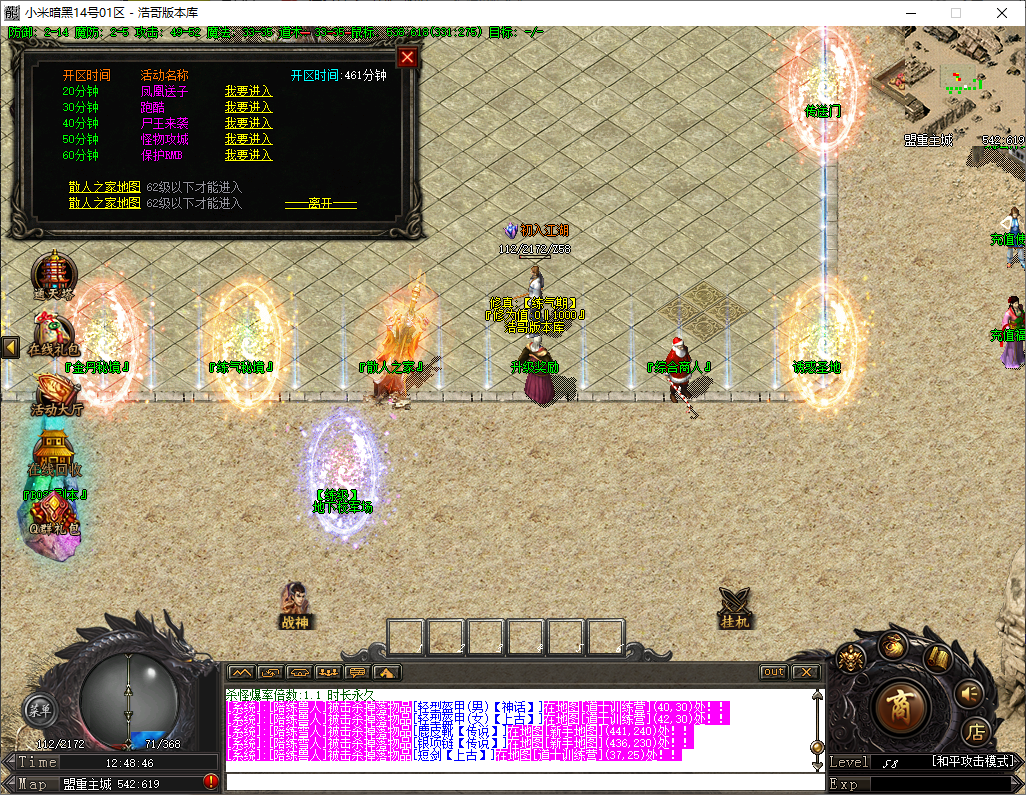Choose the 离开 leave option

pyautogui.click(x=320, y=203)
